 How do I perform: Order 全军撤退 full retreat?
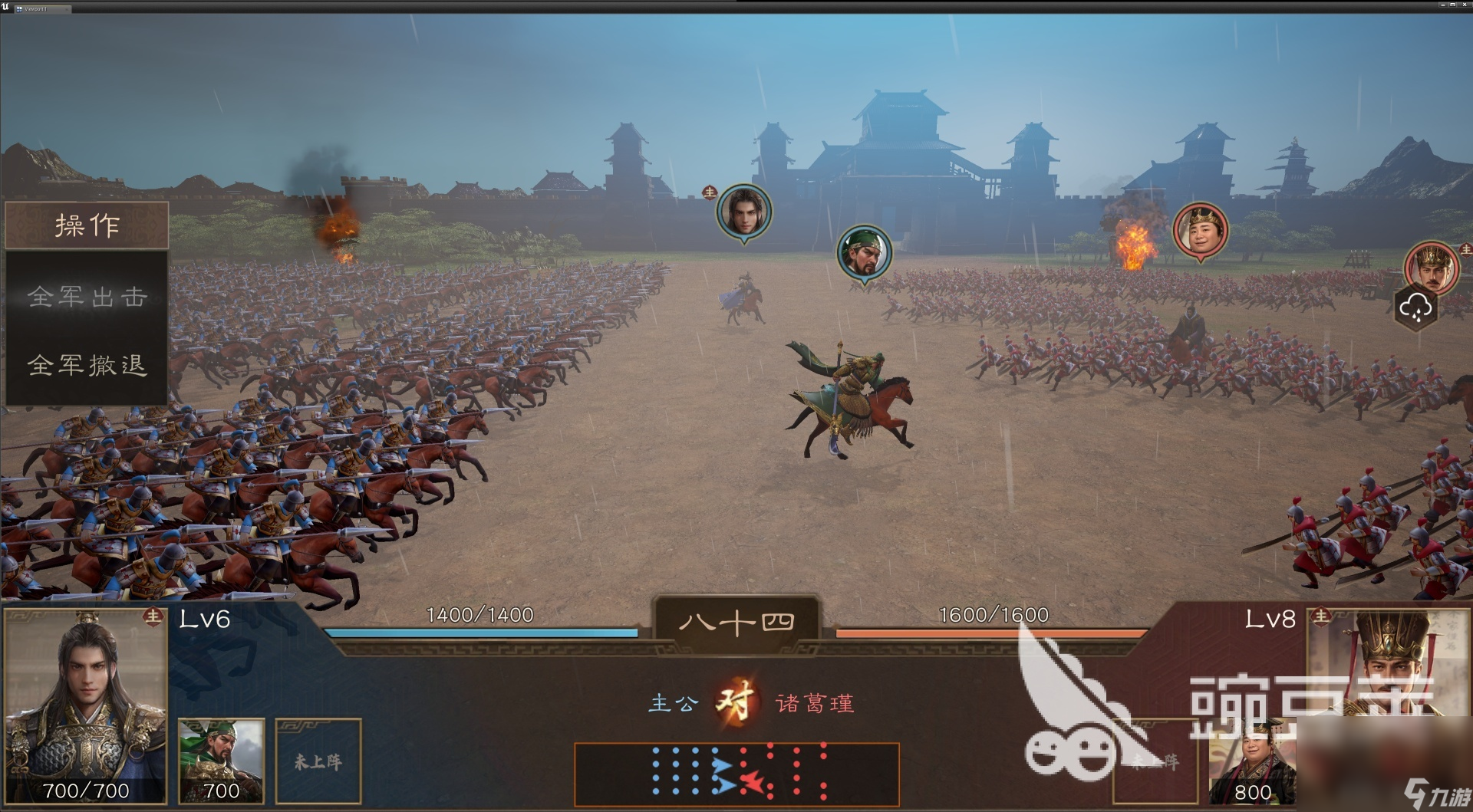[87, 364]
